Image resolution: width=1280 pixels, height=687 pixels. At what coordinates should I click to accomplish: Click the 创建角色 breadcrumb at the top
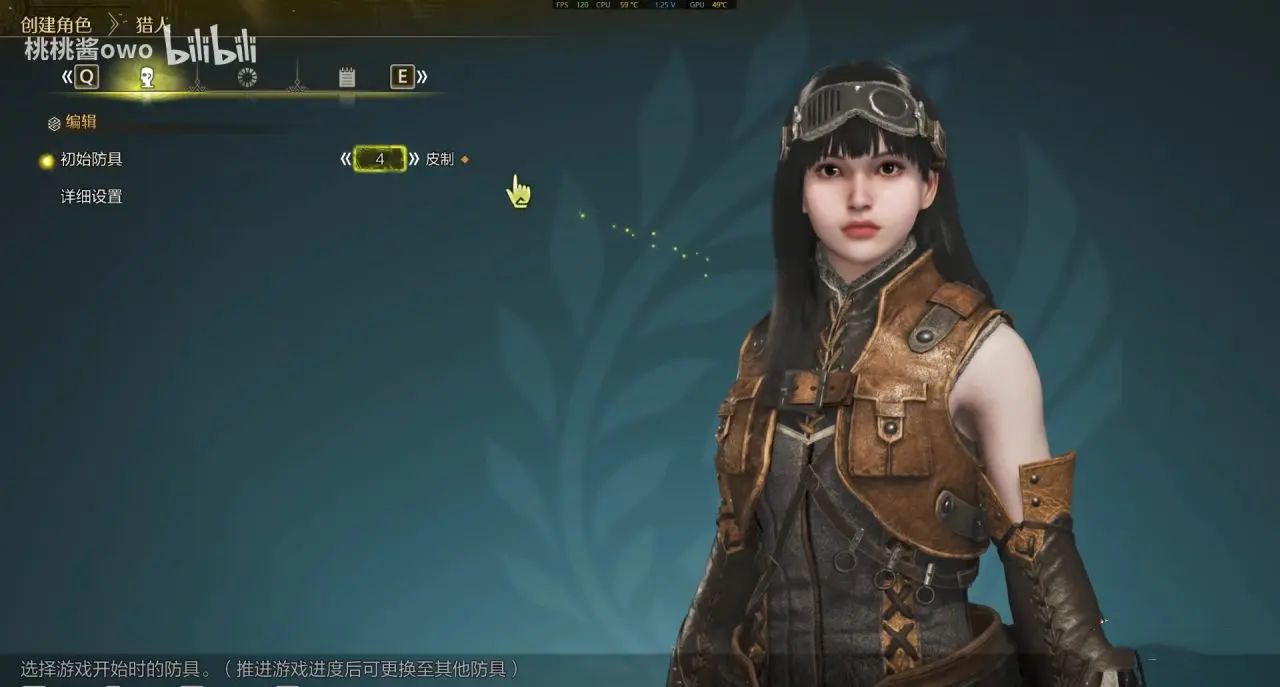tap(56, 25)
